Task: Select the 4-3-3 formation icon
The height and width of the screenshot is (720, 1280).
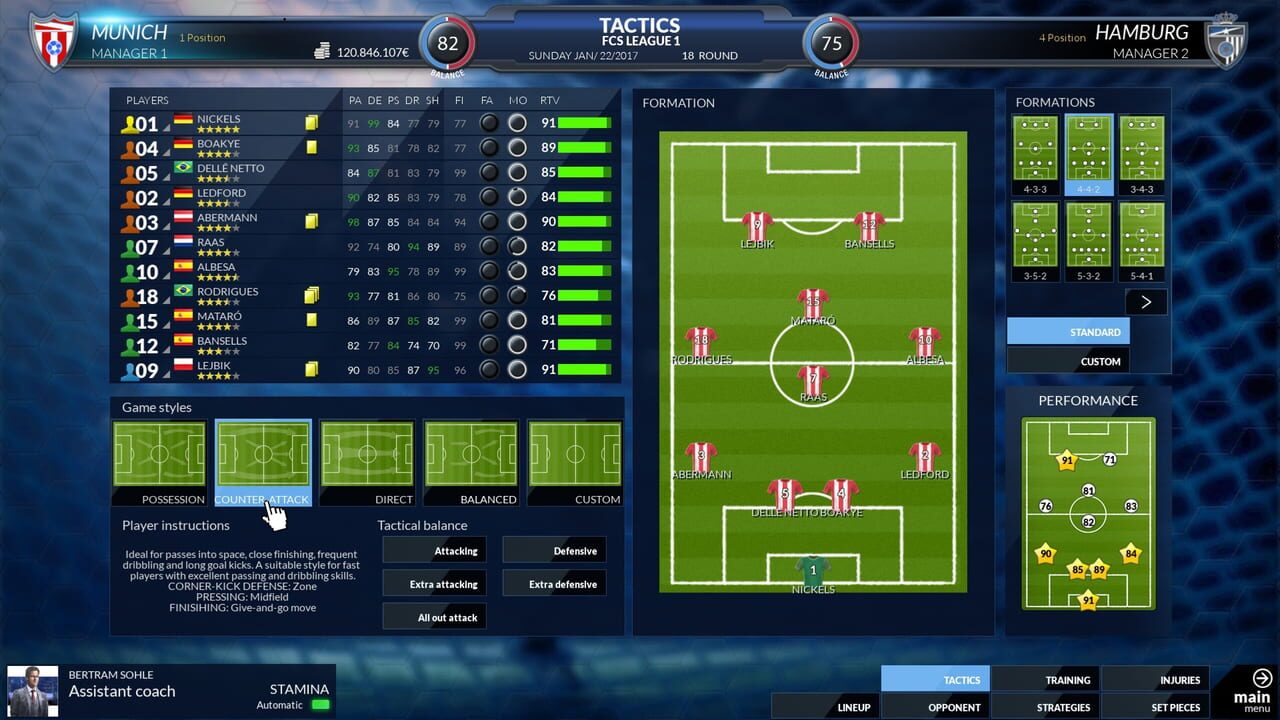Action: [1034, 150]
